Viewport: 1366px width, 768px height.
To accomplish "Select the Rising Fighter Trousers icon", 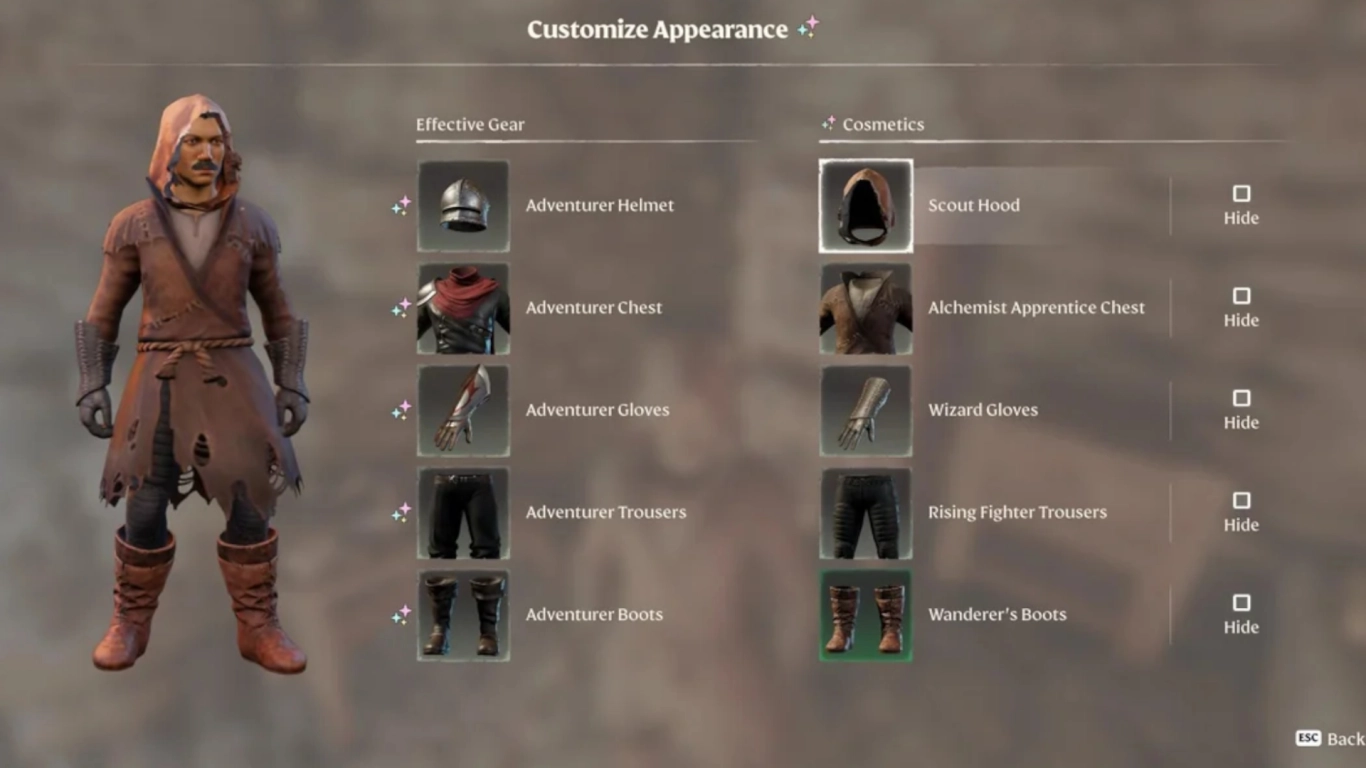I will tap(865, 512).
